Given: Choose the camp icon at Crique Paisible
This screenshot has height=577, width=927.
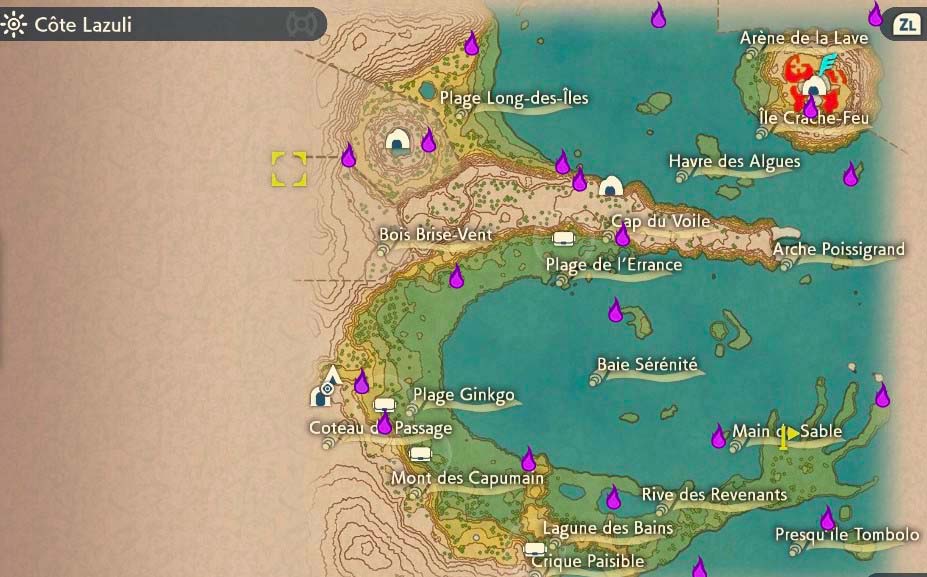Looking at the screenshot, I should pyautogui.click(x=535, y=548).
